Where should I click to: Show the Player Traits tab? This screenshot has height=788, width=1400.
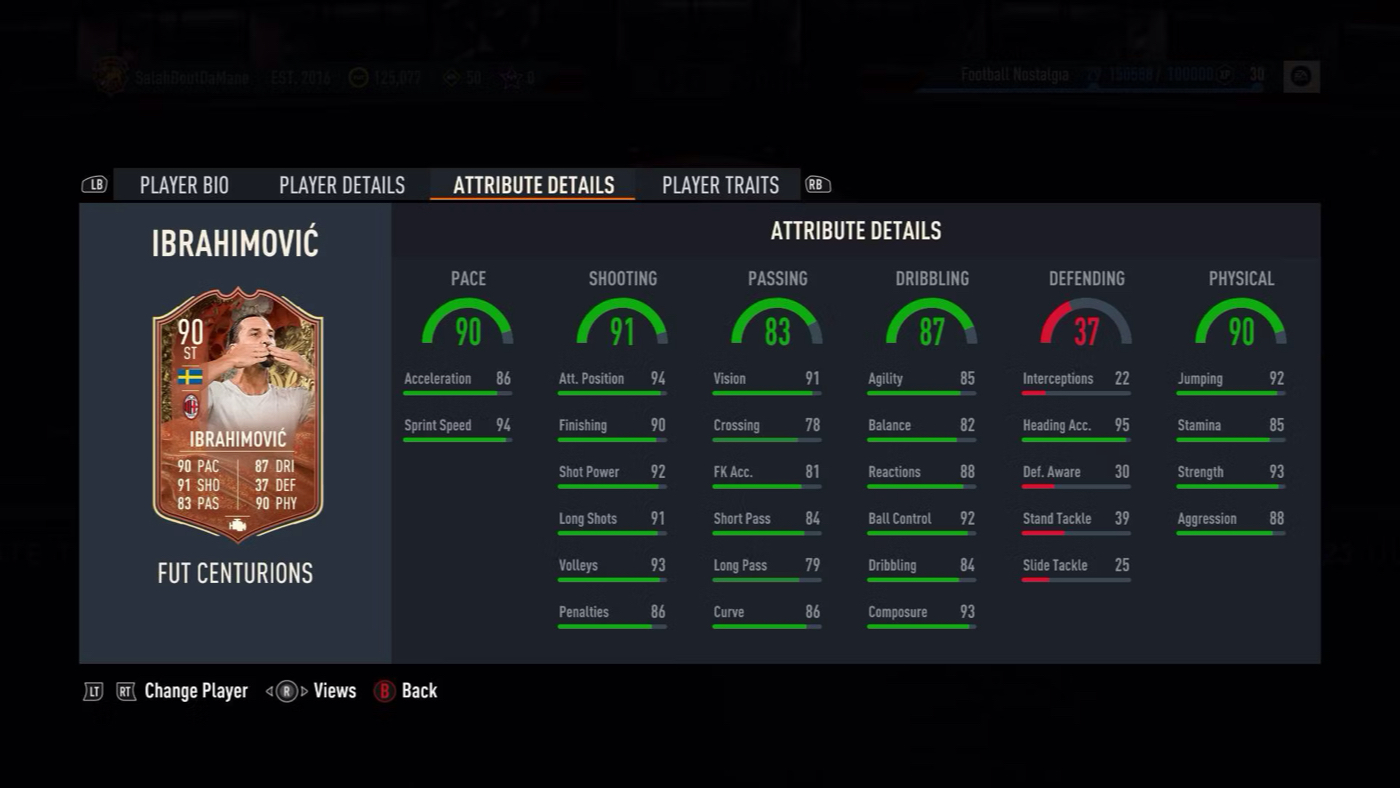(x=720, y=185)
